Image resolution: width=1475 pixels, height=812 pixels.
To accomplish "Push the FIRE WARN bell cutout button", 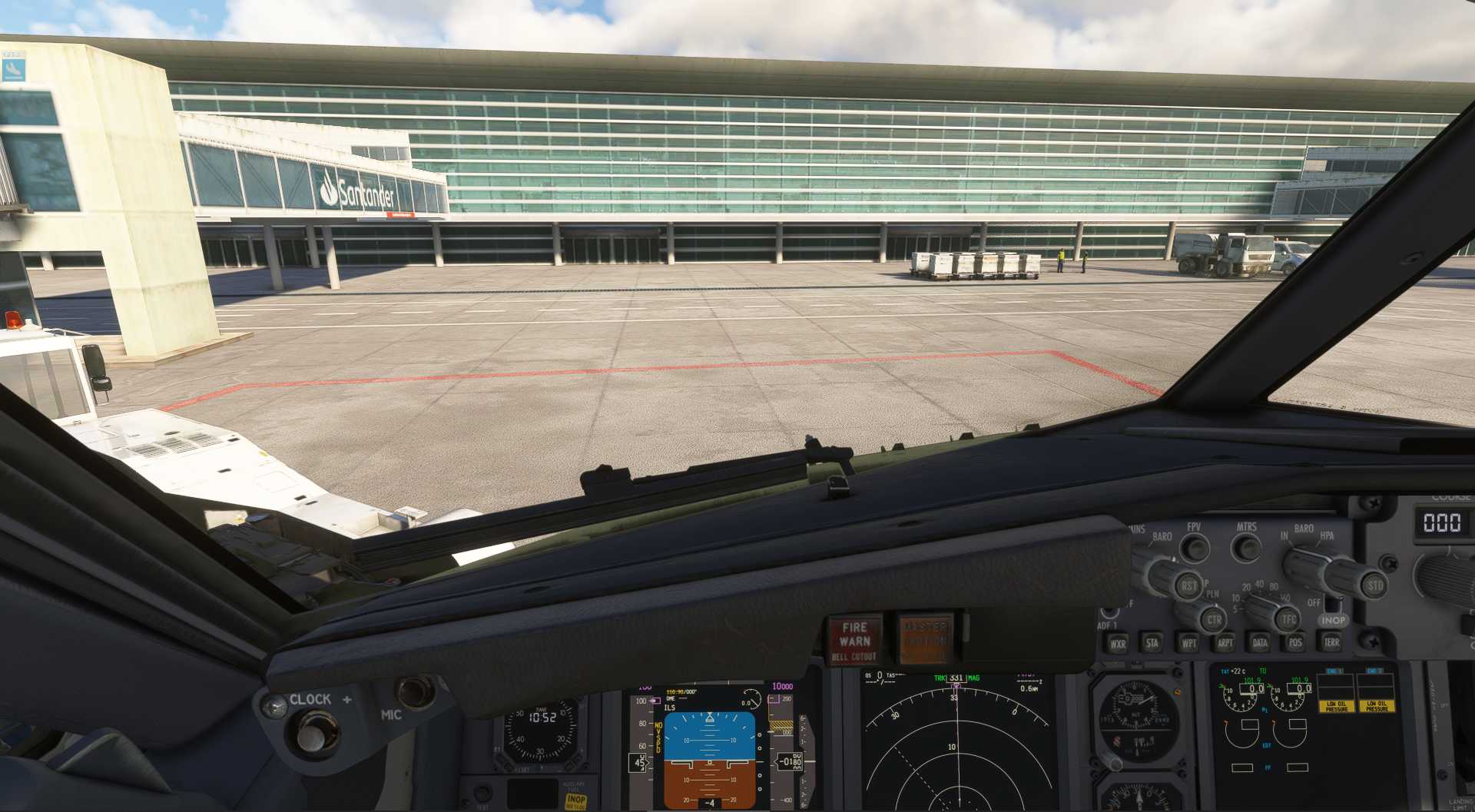I will tap(854, 639).
